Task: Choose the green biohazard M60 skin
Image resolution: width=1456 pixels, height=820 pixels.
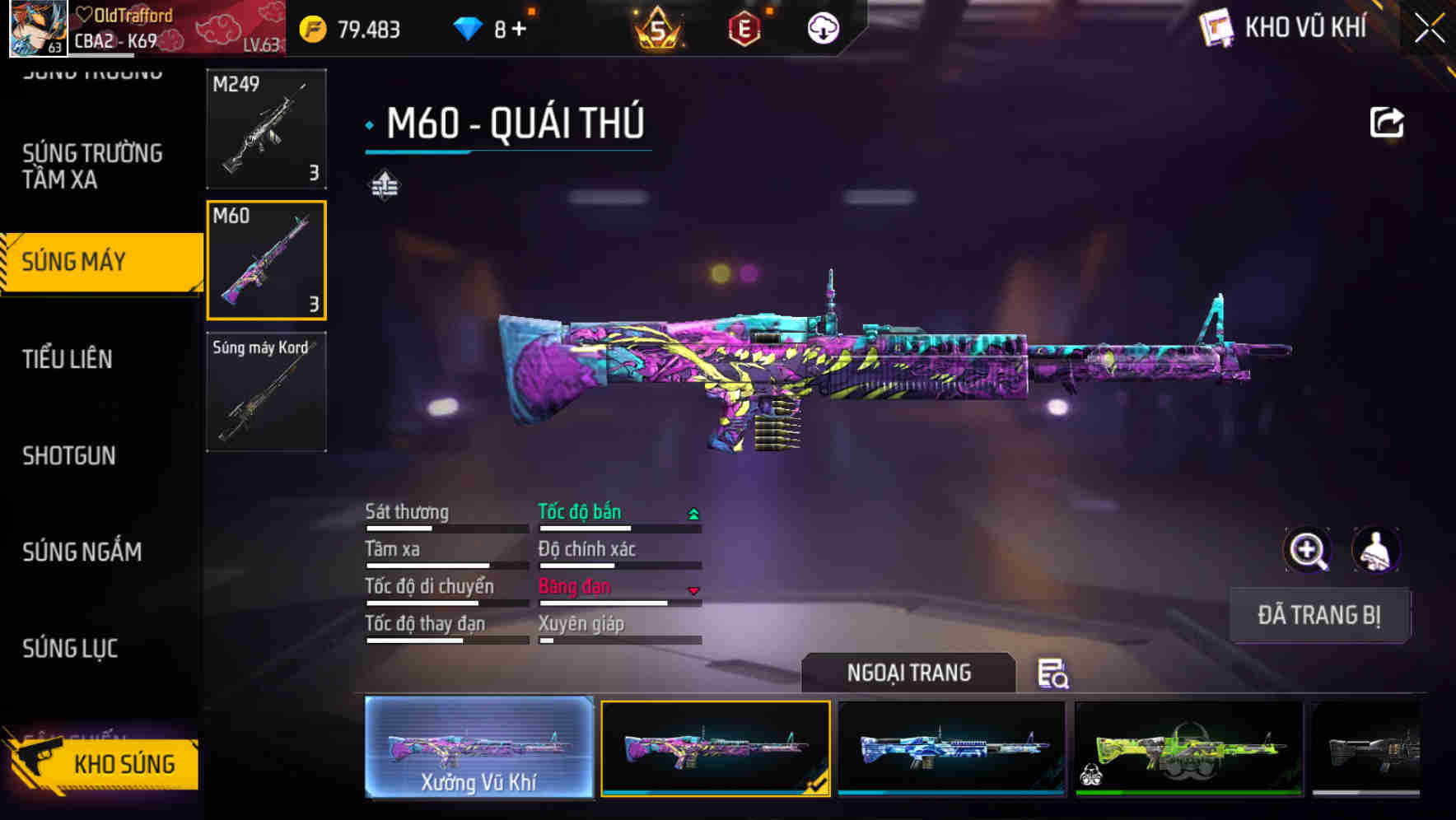Action: point(1188,748)
